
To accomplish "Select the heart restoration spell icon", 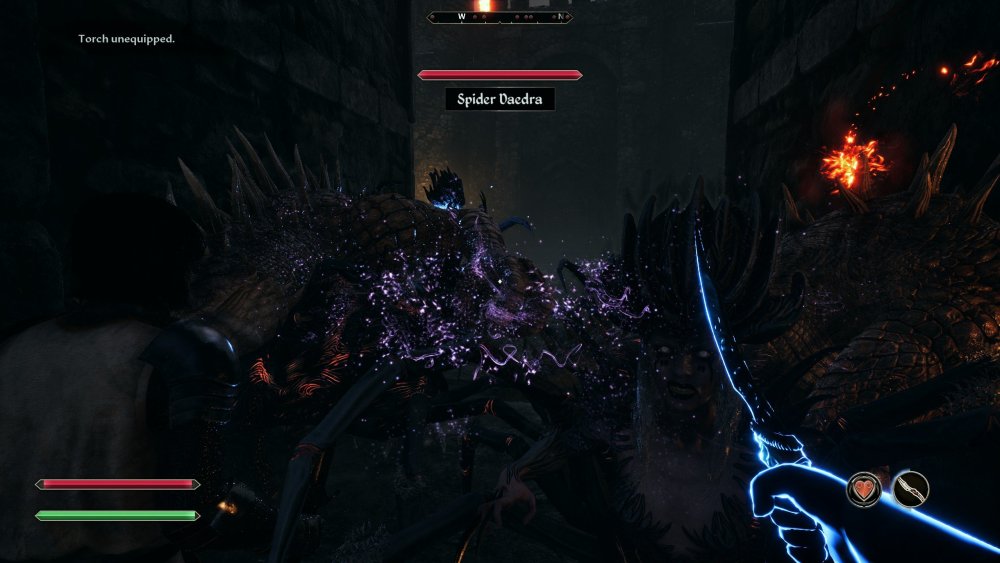I will 863,489.
